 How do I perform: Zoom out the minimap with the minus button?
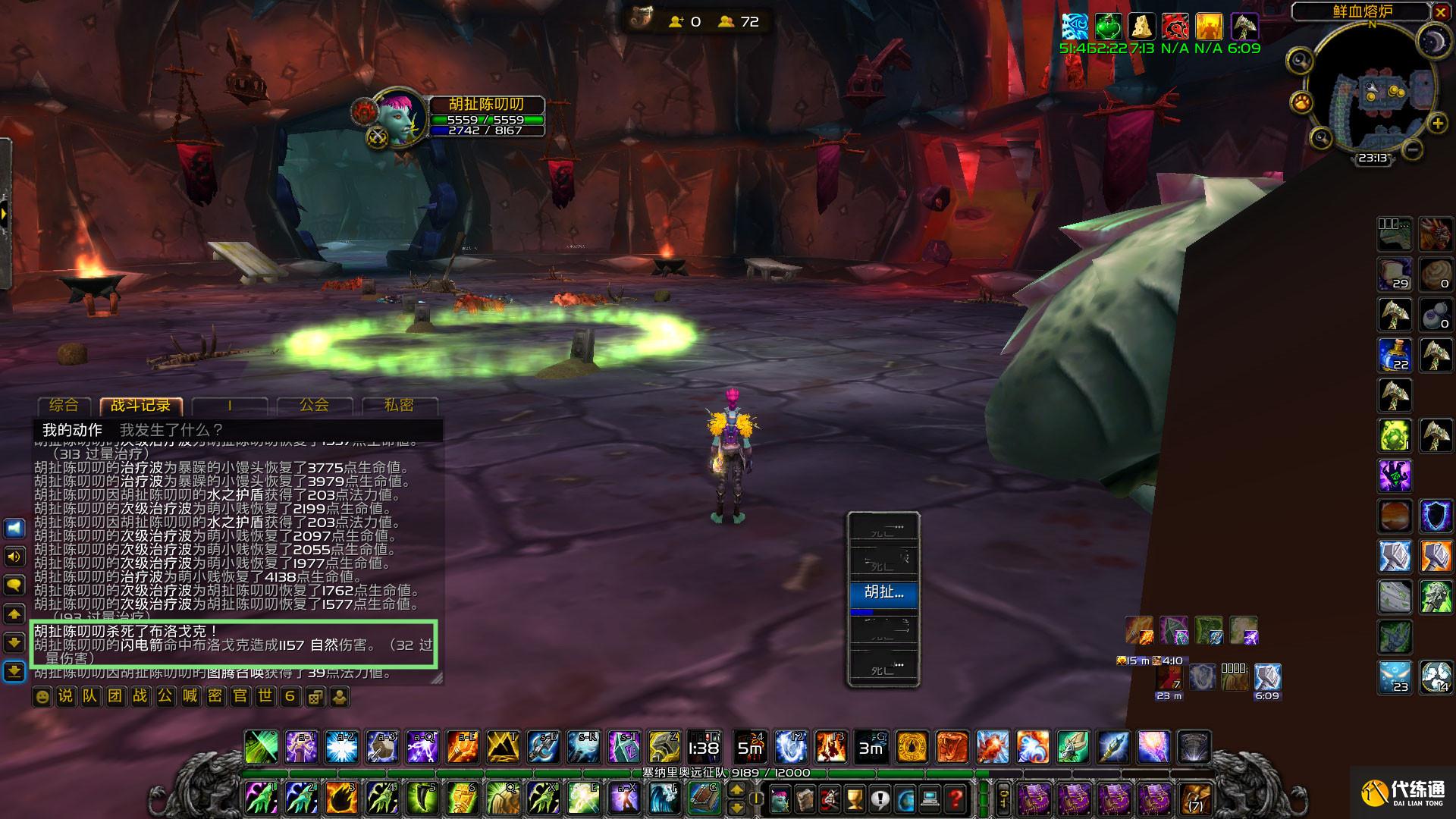(1412, 149)
